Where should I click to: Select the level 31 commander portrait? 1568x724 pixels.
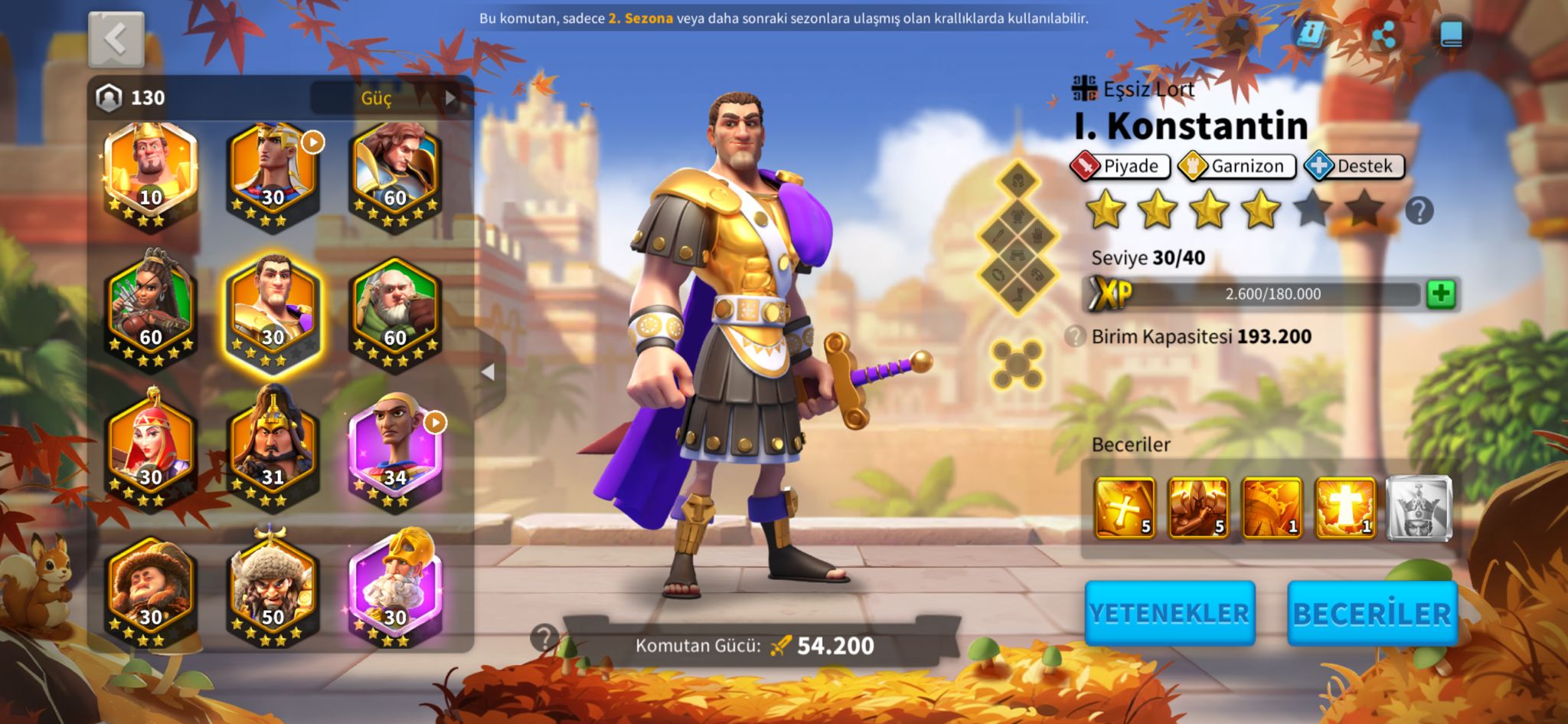coord(273,452)
